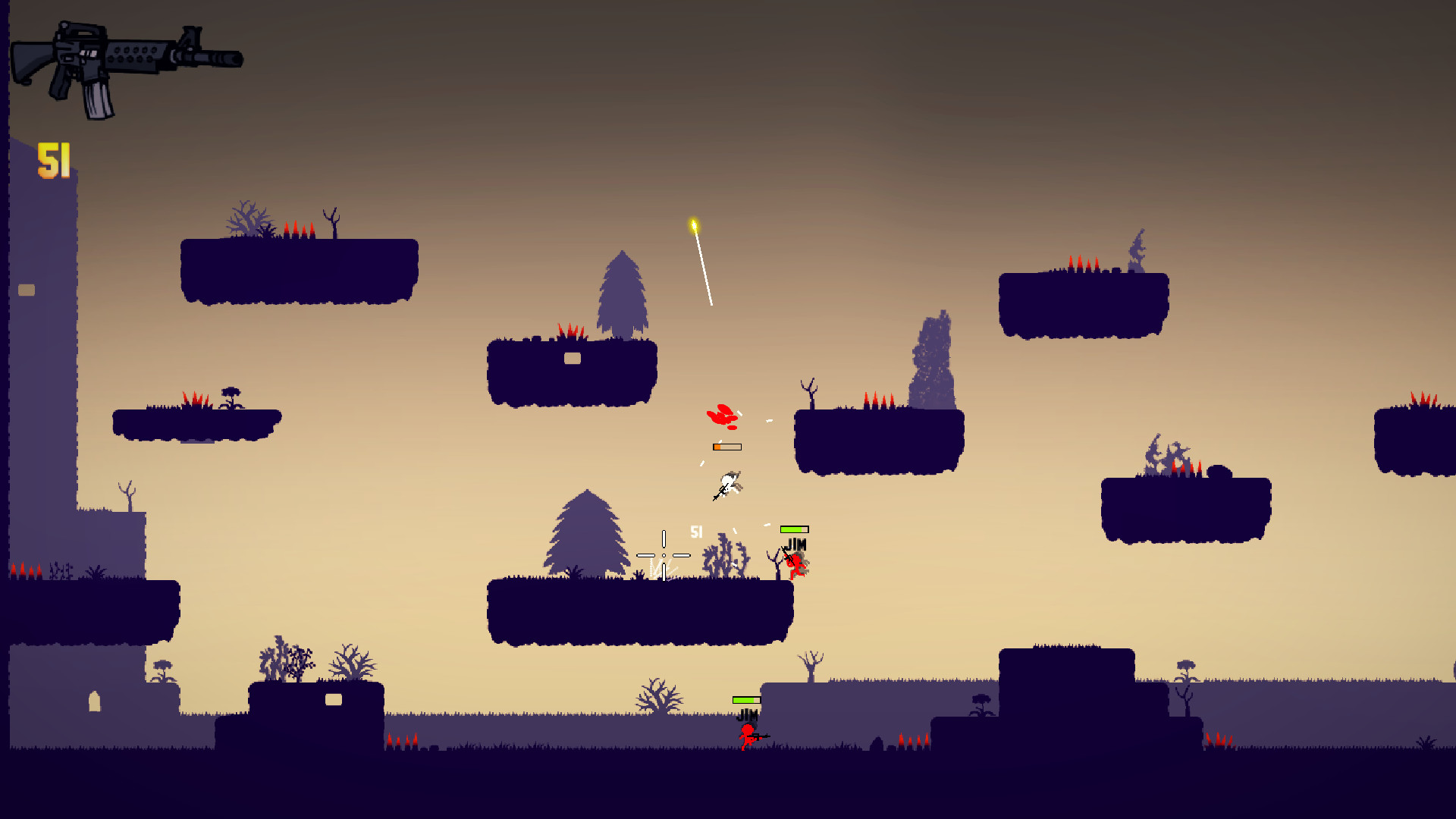The image size is (1456, 819).
Task: Click the red blood splatter mid-air
Action: (x=722, y=414)
